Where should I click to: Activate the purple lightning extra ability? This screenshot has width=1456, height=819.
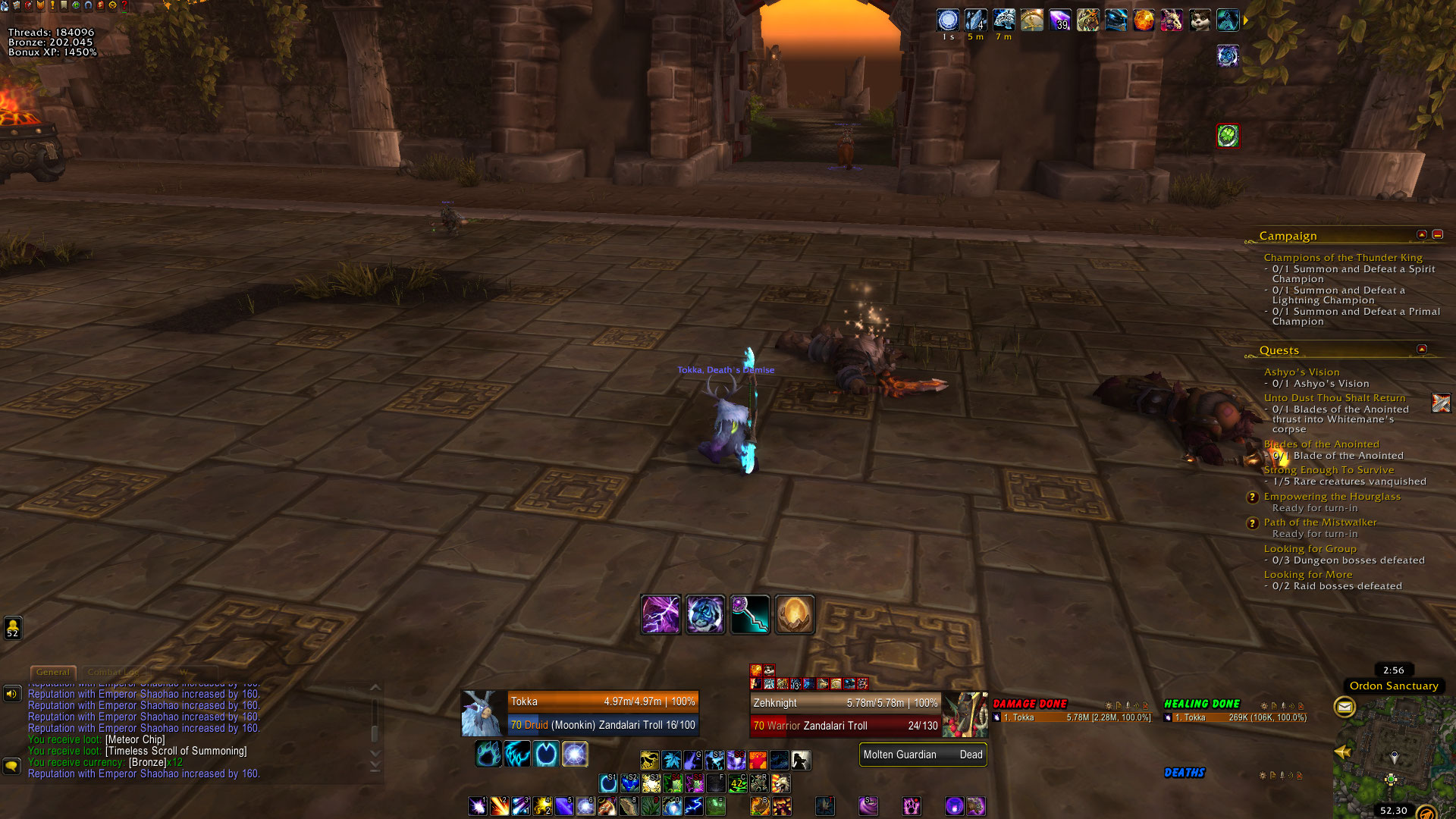pyautogui.click(x=661, y=614)
